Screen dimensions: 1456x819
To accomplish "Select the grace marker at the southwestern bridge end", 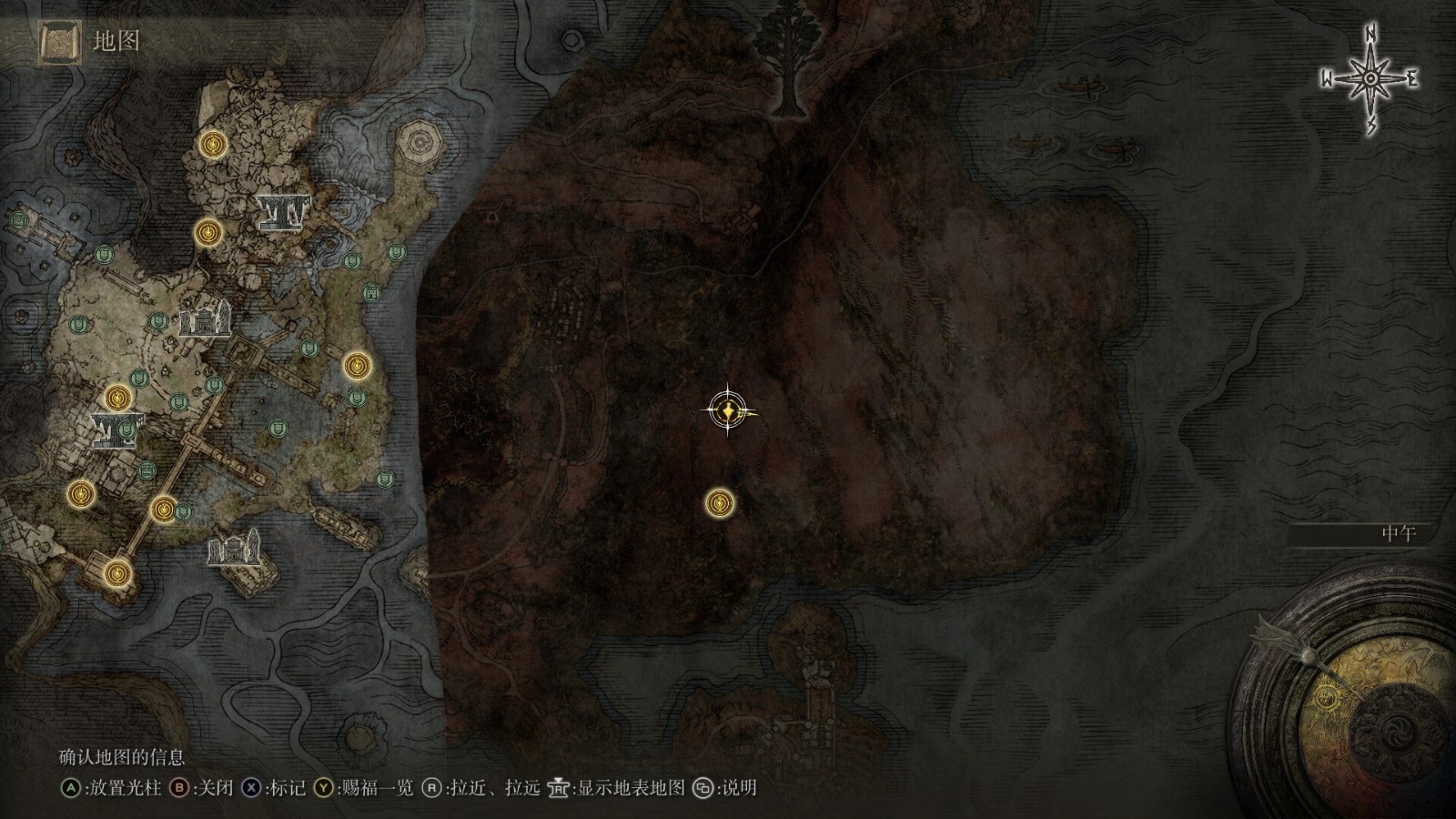I will tap(116, 573).
